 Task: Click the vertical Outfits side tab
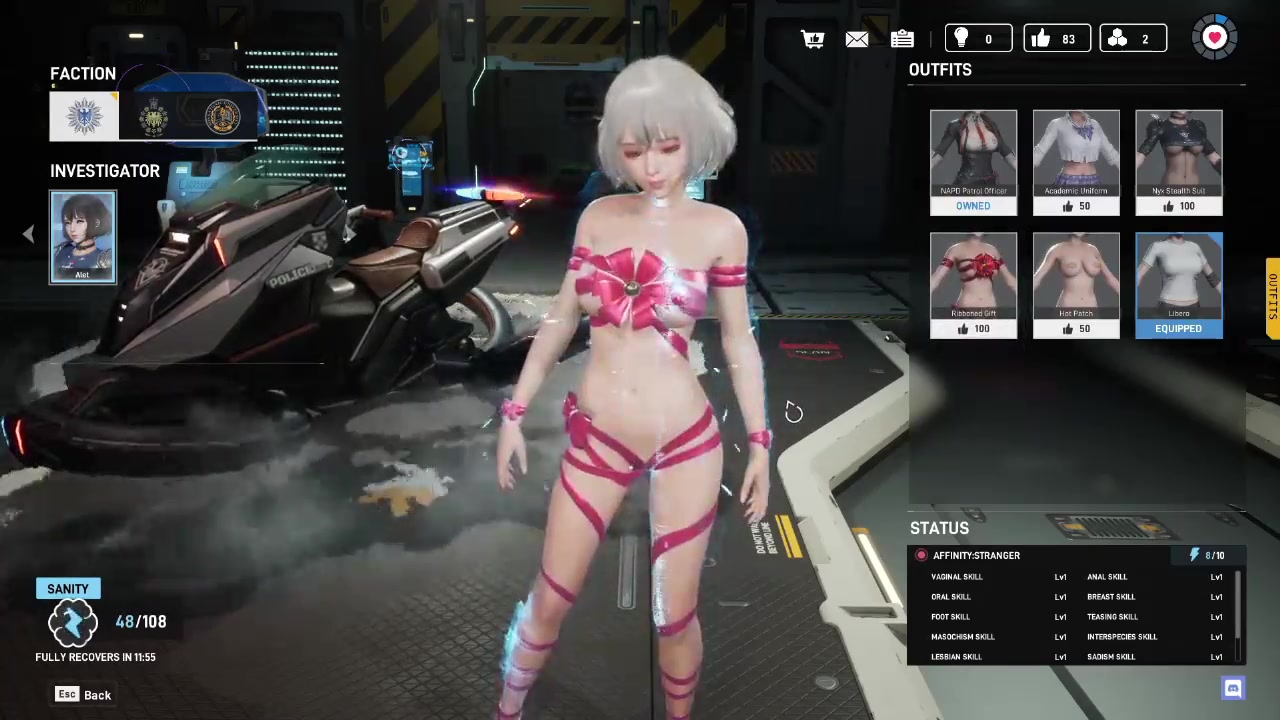point(1273,298)
